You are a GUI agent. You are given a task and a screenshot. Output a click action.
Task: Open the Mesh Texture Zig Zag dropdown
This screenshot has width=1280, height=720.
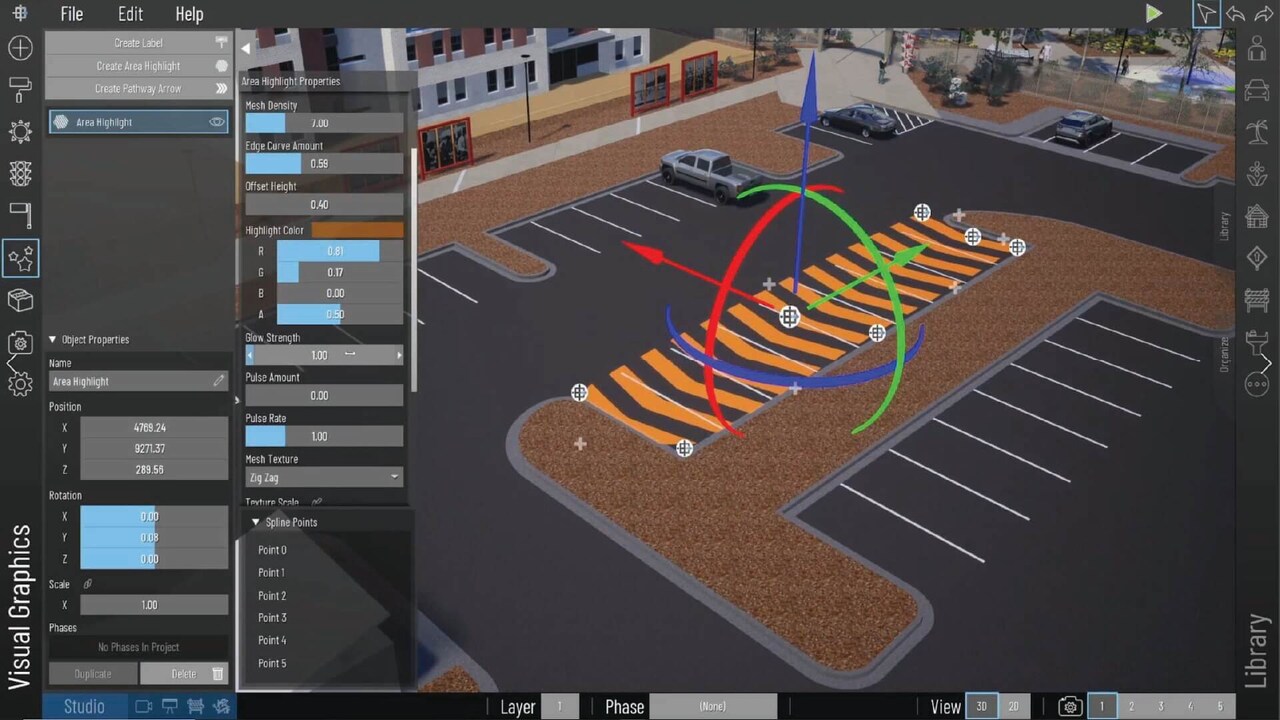[324, 478]
